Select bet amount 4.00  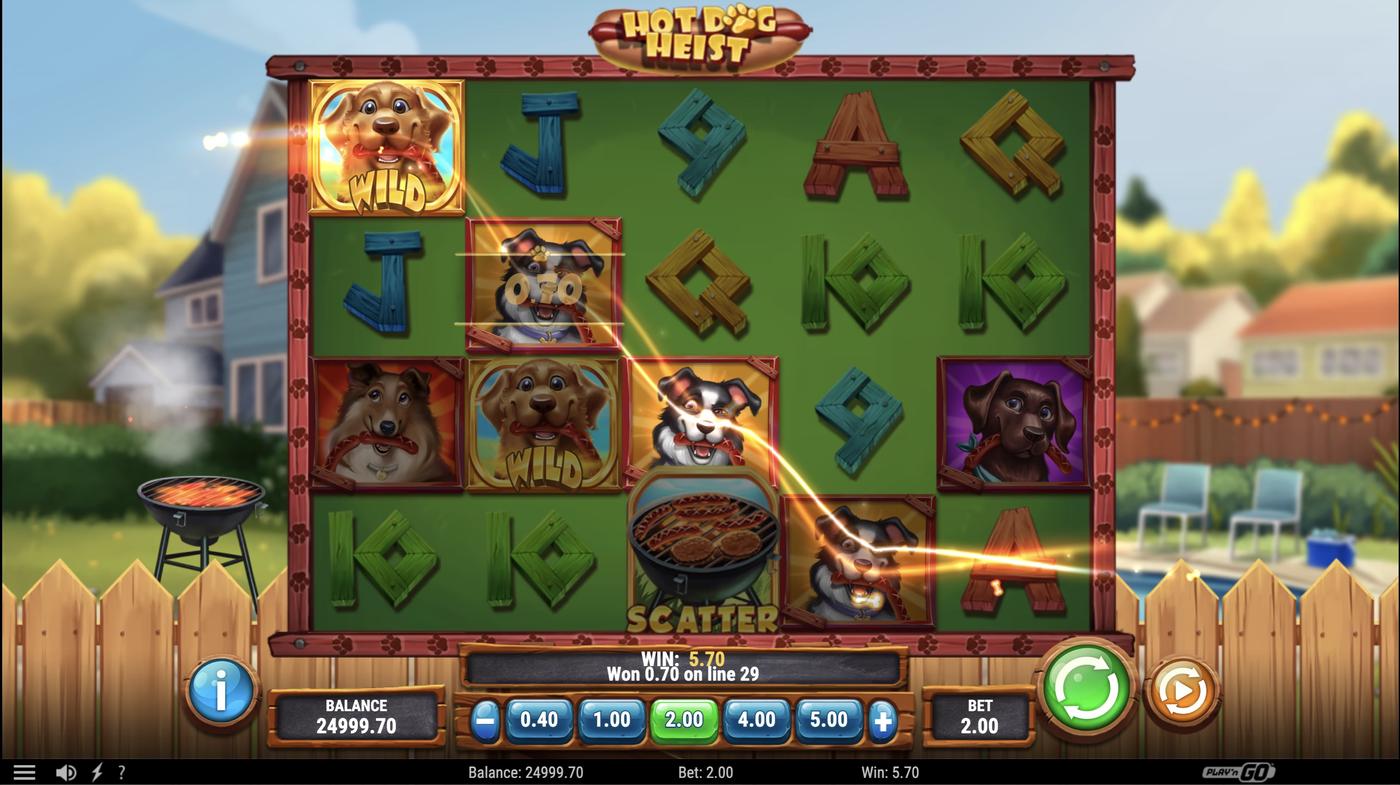[757, 719]
